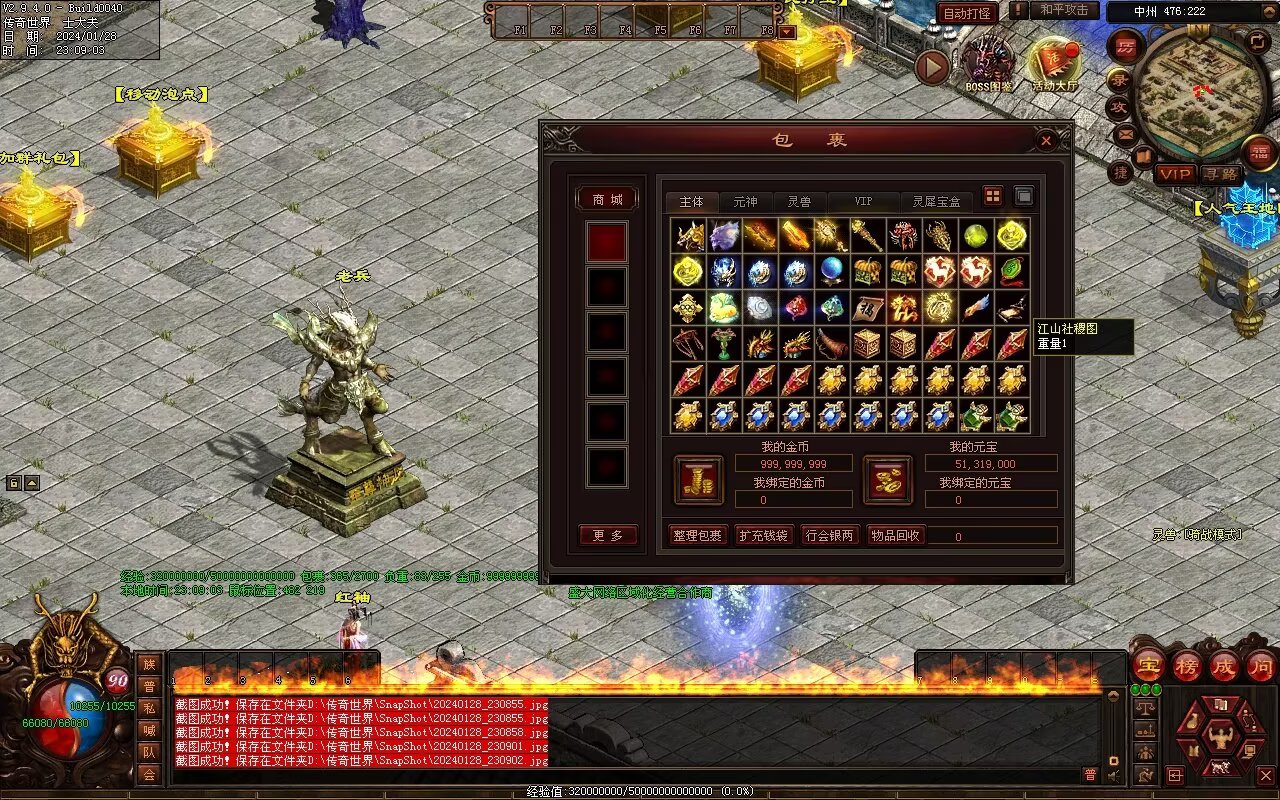The image size is (1280, 800).
Task: Switch to the 元神 tab
Action: (745, 202)
